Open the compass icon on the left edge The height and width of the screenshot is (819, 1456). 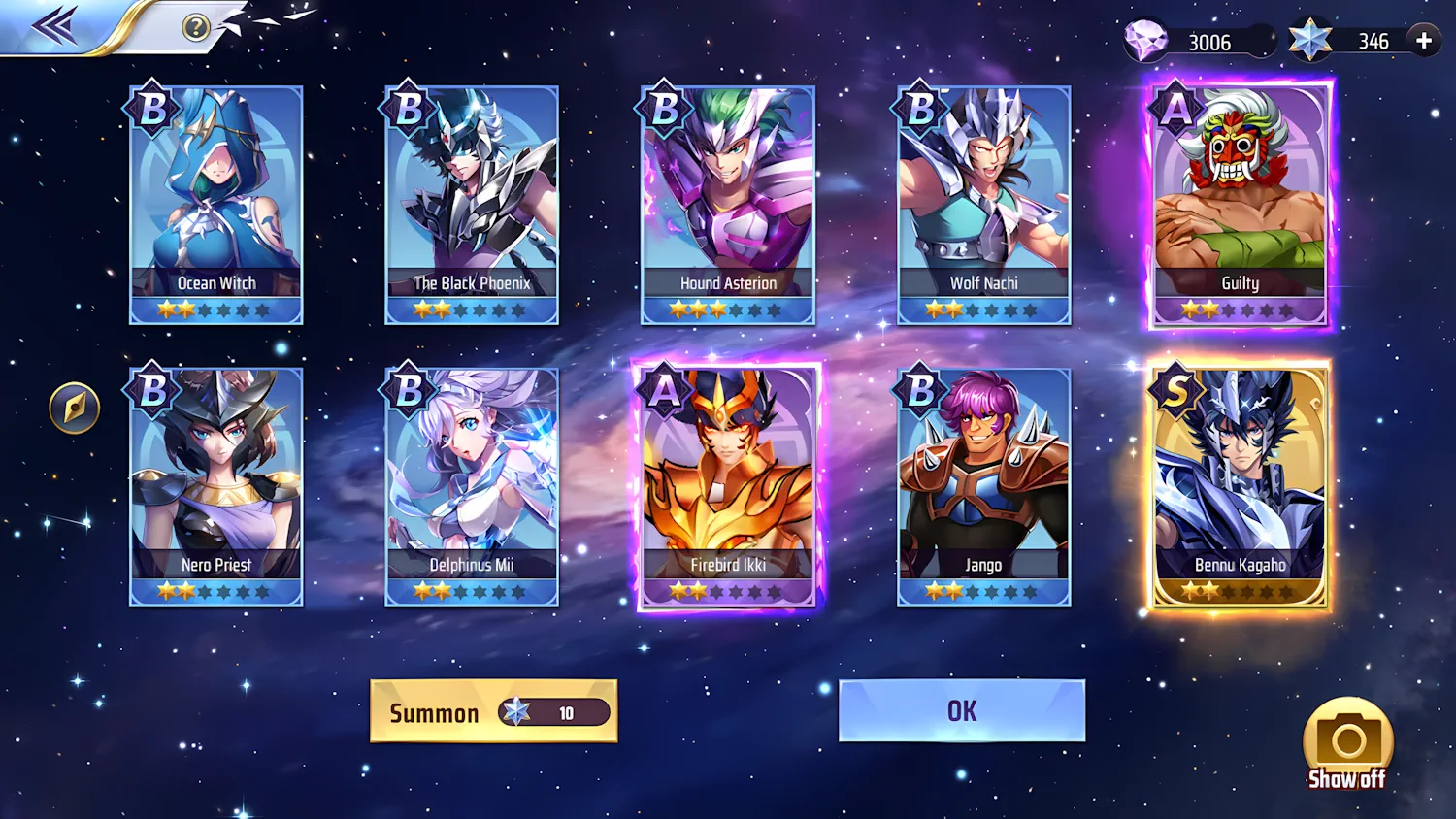click(x=74, y=408)
